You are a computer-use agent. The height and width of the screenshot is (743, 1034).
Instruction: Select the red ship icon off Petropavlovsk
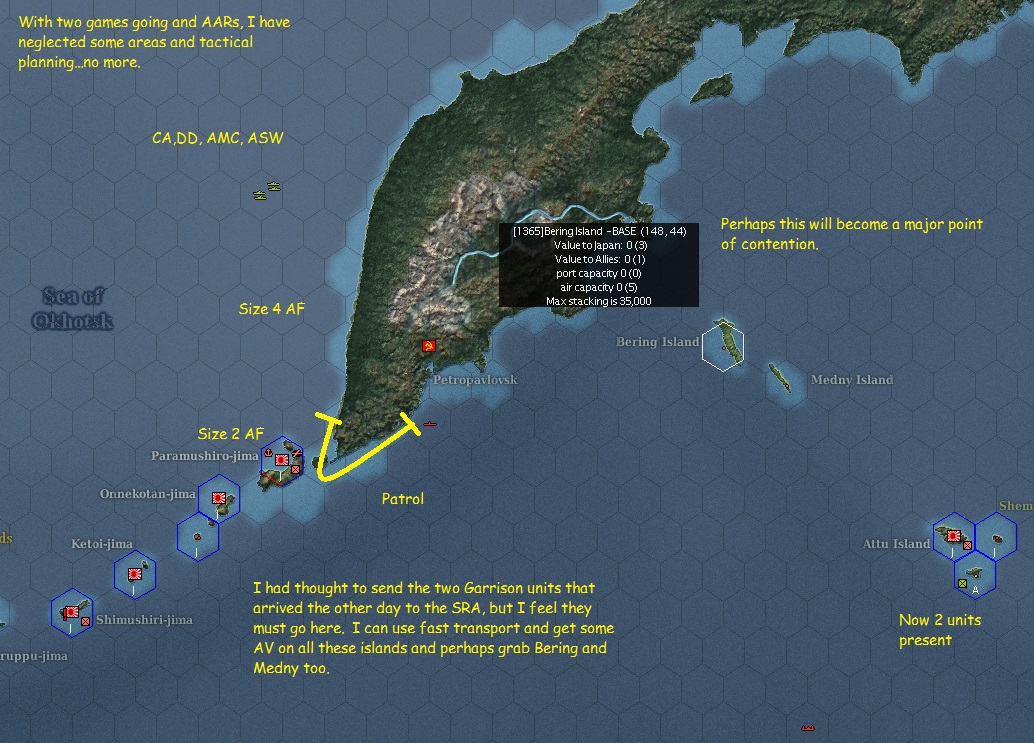click(430, 424)
